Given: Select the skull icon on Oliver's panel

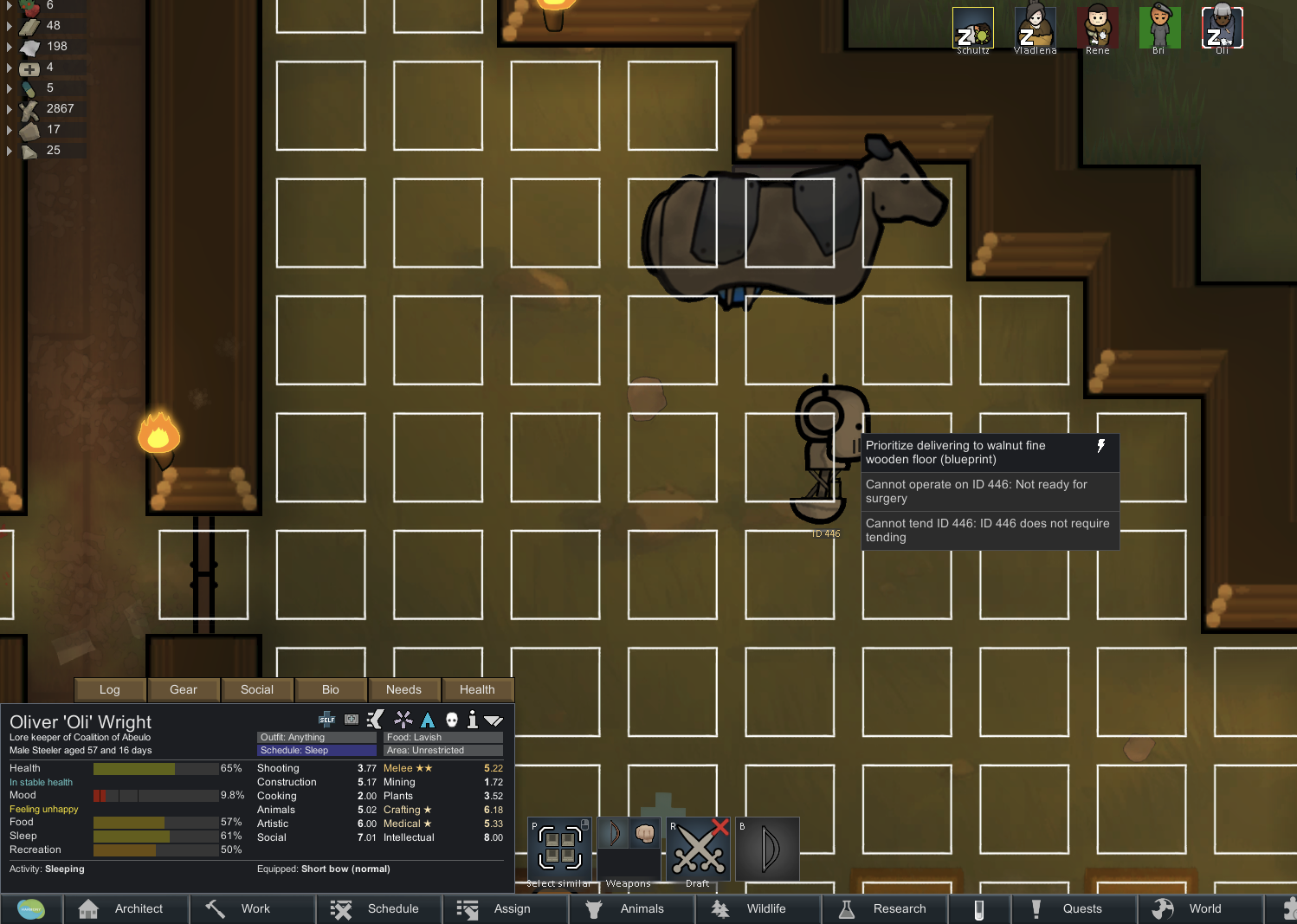Looking at the screenshot, I should (x=453, y=720).
